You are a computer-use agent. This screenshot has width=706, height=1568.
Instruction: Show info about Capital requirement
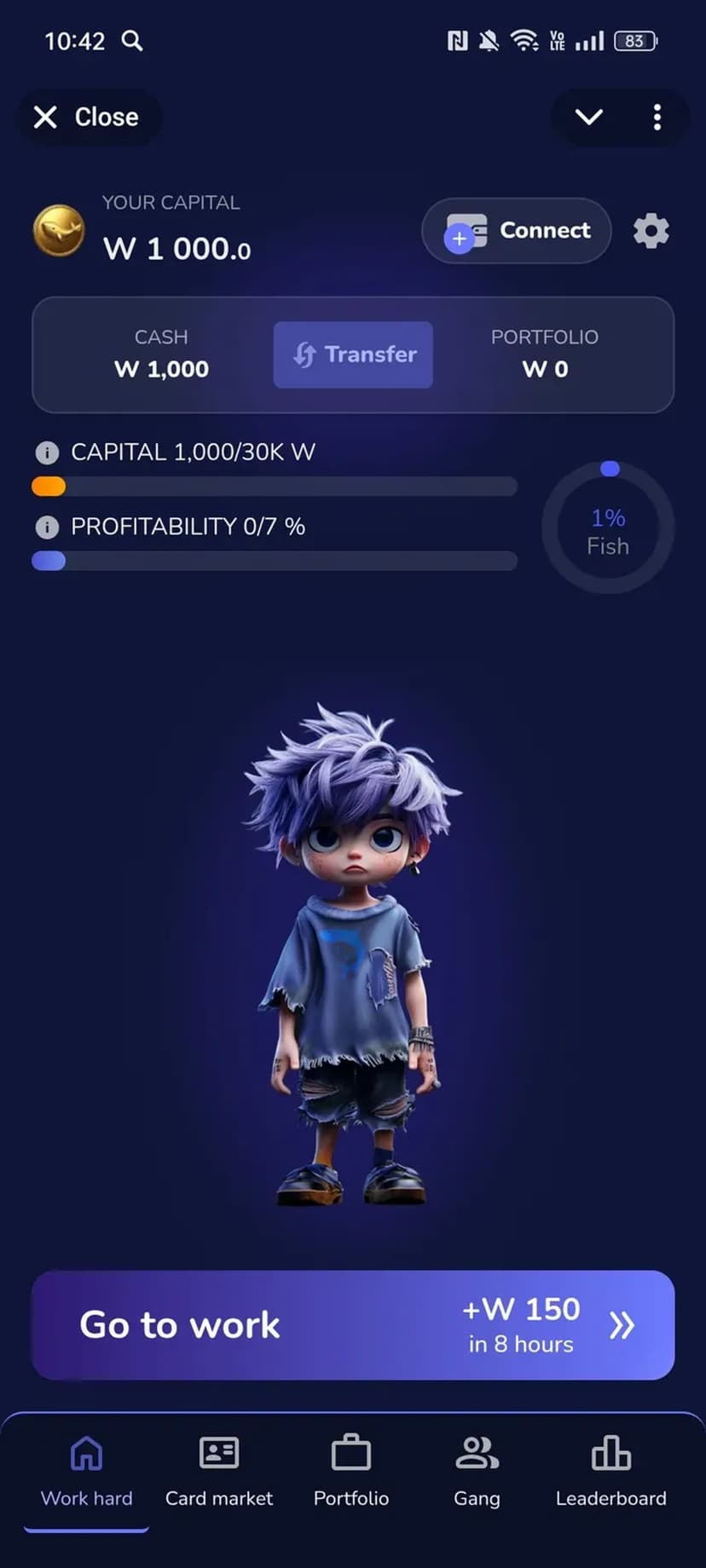[47, 453]
